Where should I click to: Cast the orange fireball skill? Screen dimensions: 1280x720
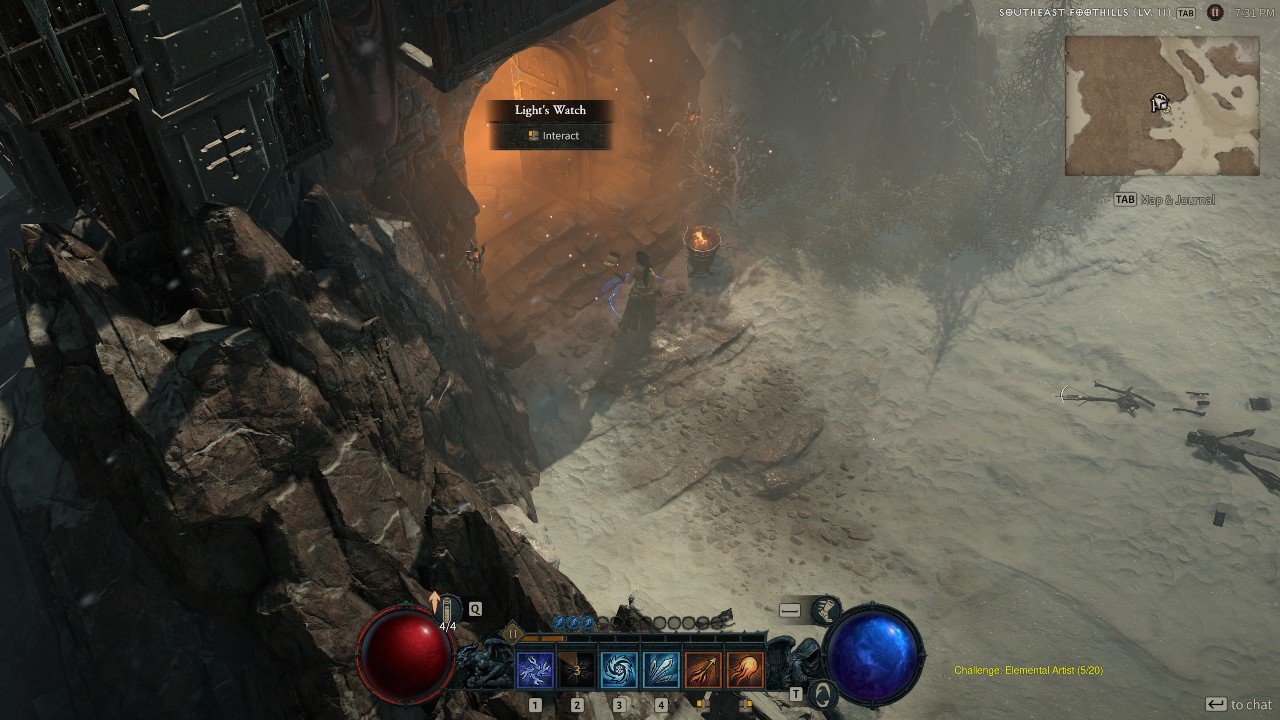[x=745, y=670]
